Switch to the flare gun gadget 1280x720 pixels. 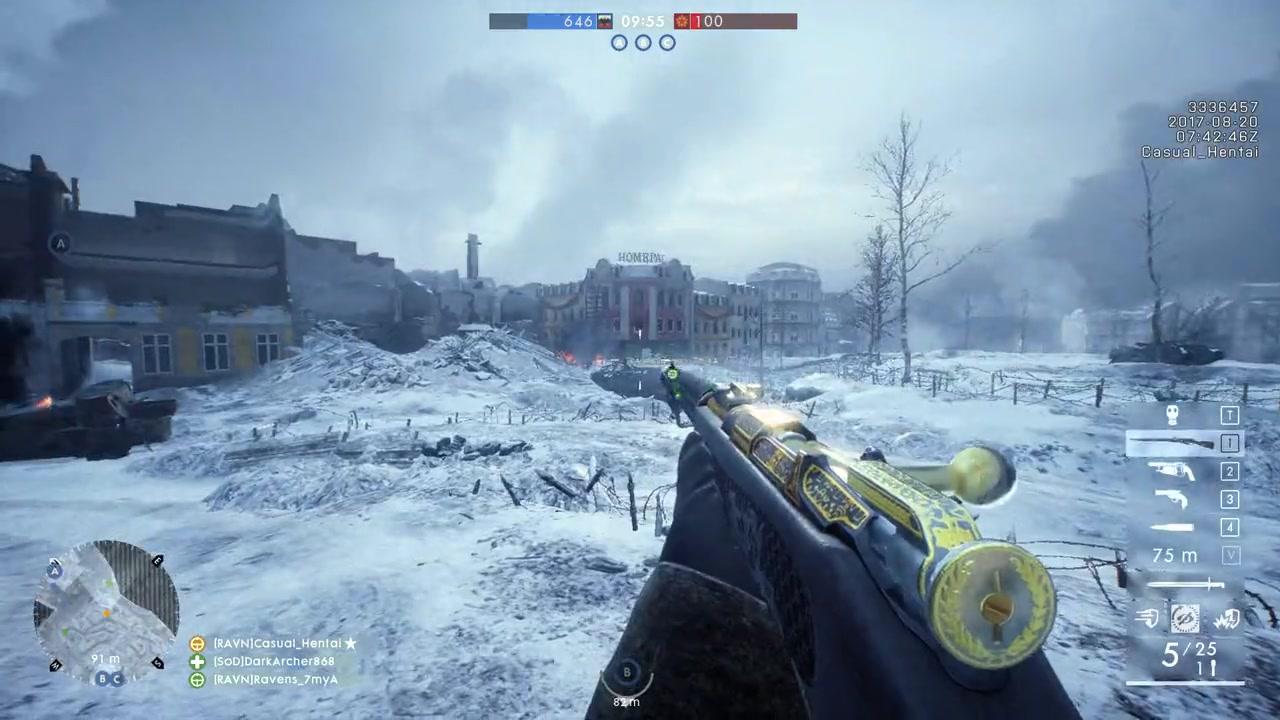pos(1172,471)
